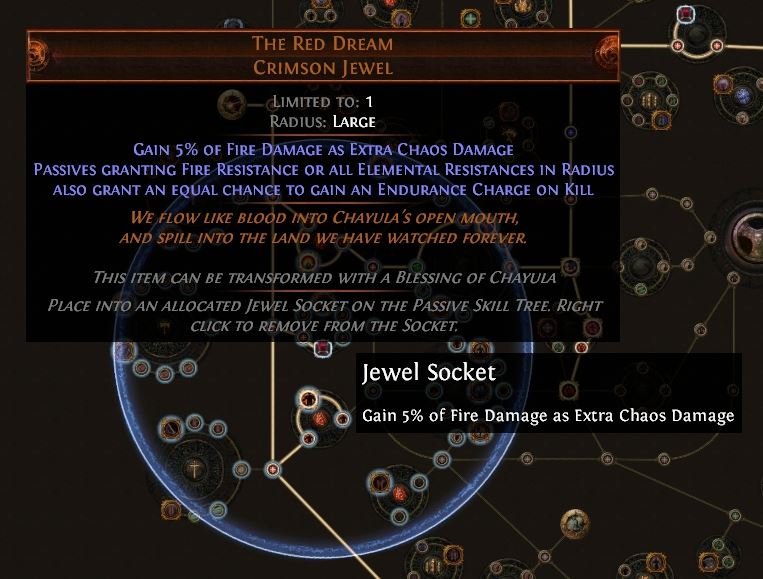Pick the blue orb notable passive
The image size is (763, 579).
coord(744,95)
